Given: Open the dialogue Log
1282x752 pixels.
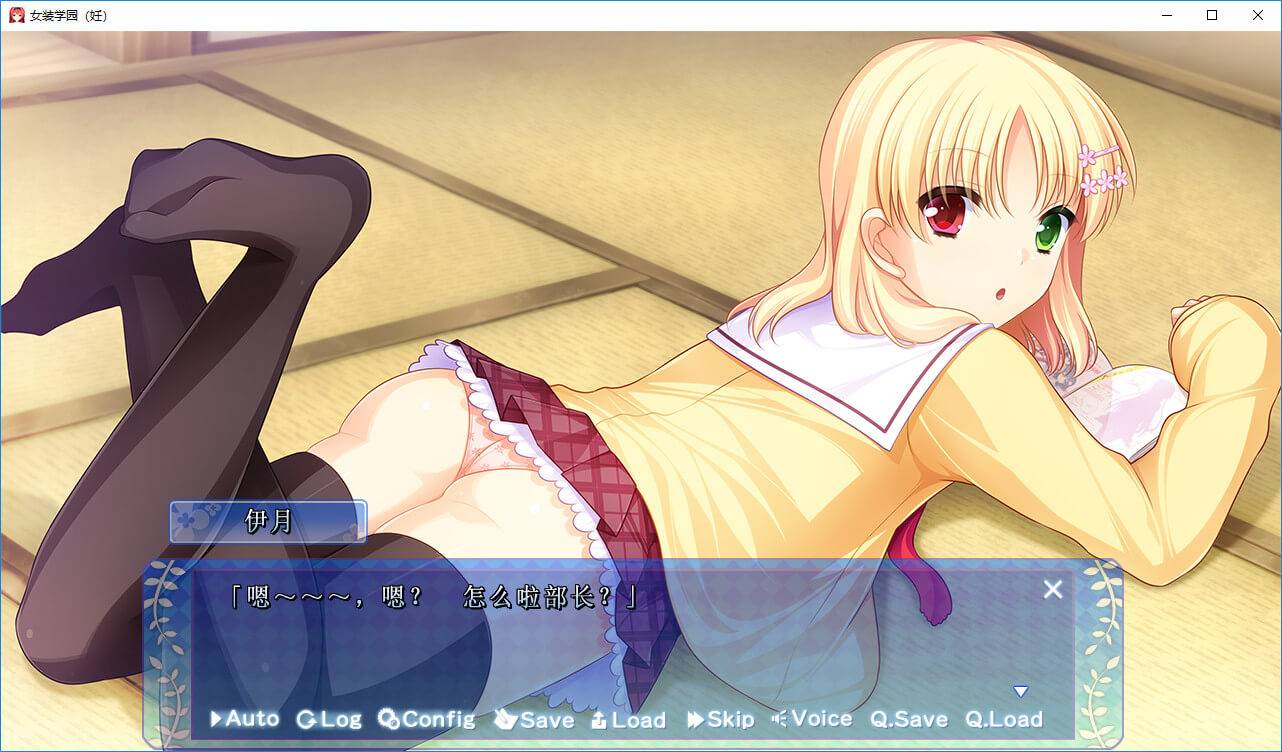Looking at the screenshot, I should coord(329,719).
